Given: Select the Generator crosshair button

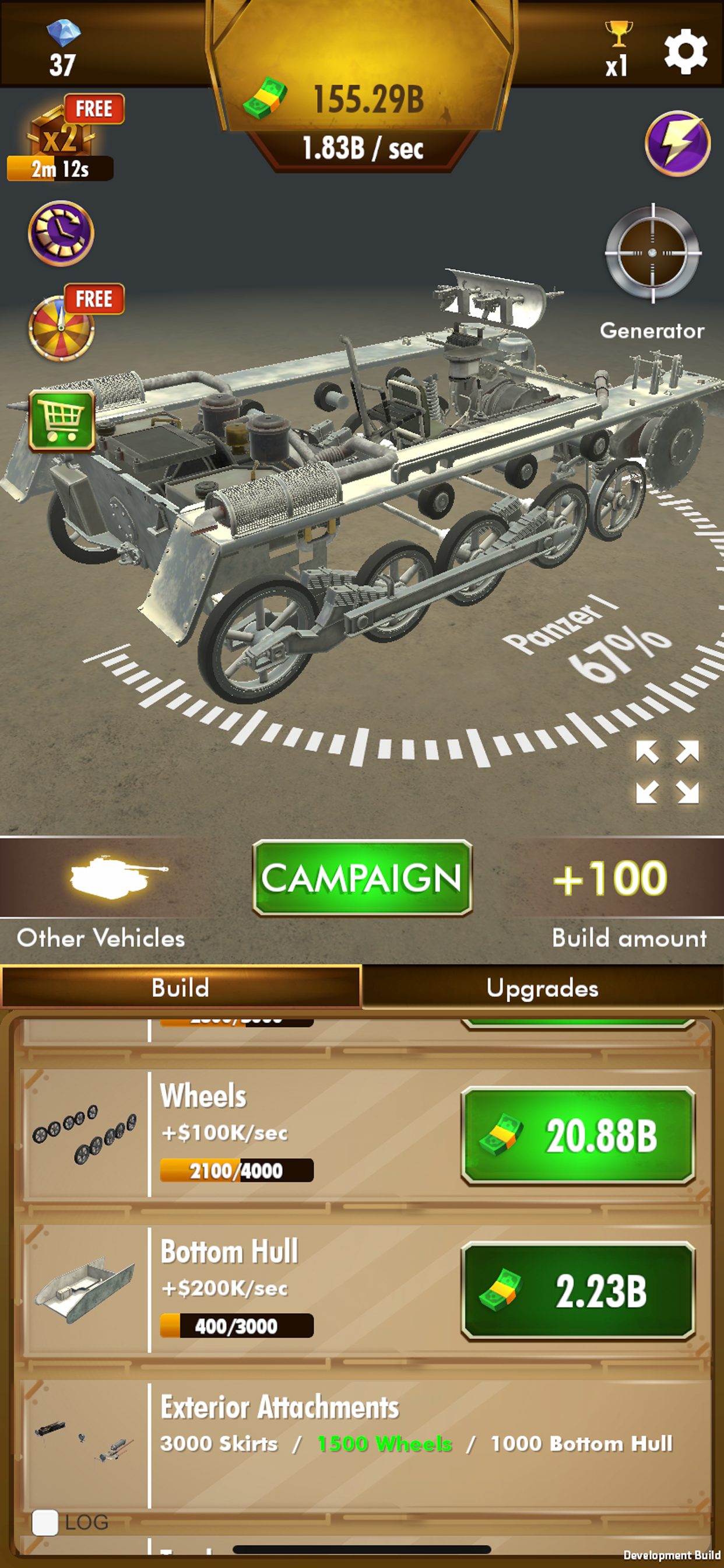Looking at the screenshot, I should pos(653,253).
